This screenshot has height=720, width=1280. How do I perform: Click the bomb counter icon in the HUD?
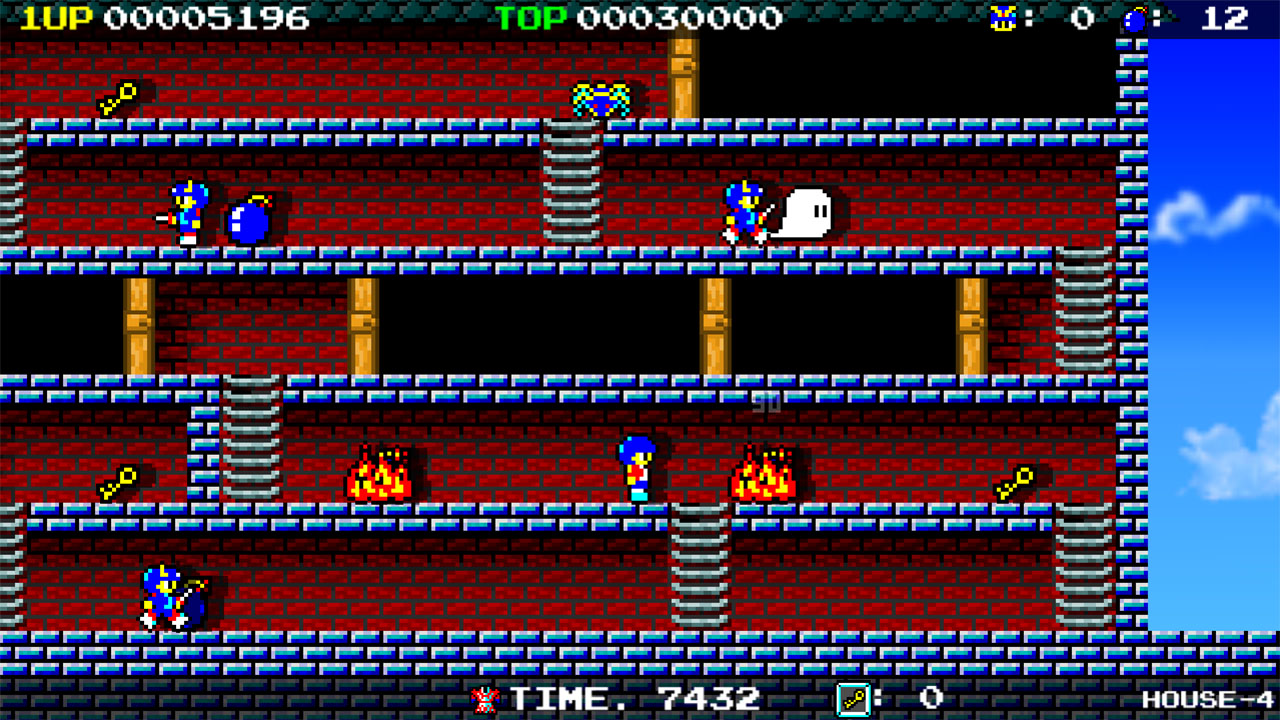click(x=1135, y=17)
